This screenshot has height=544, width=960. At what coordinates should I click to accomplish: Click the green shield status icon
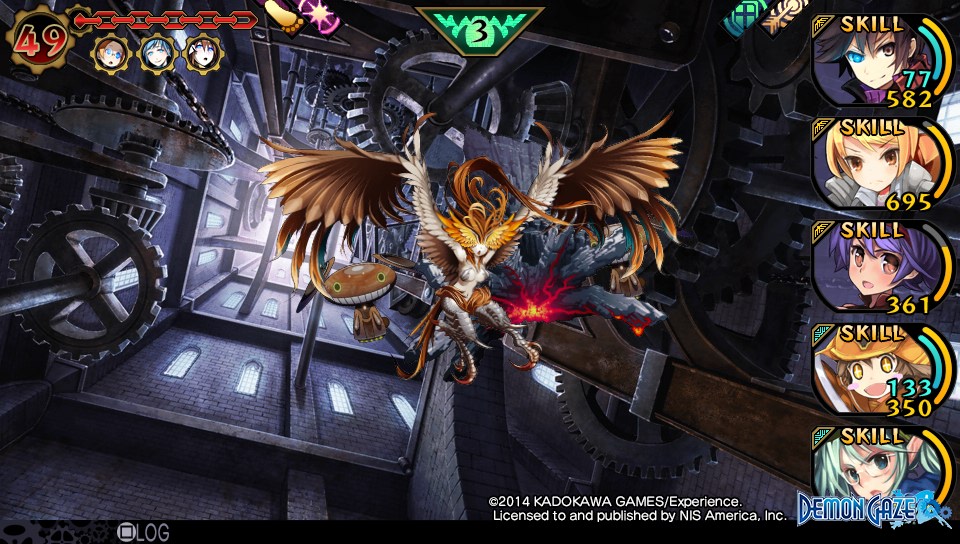(x=745, y=14)
